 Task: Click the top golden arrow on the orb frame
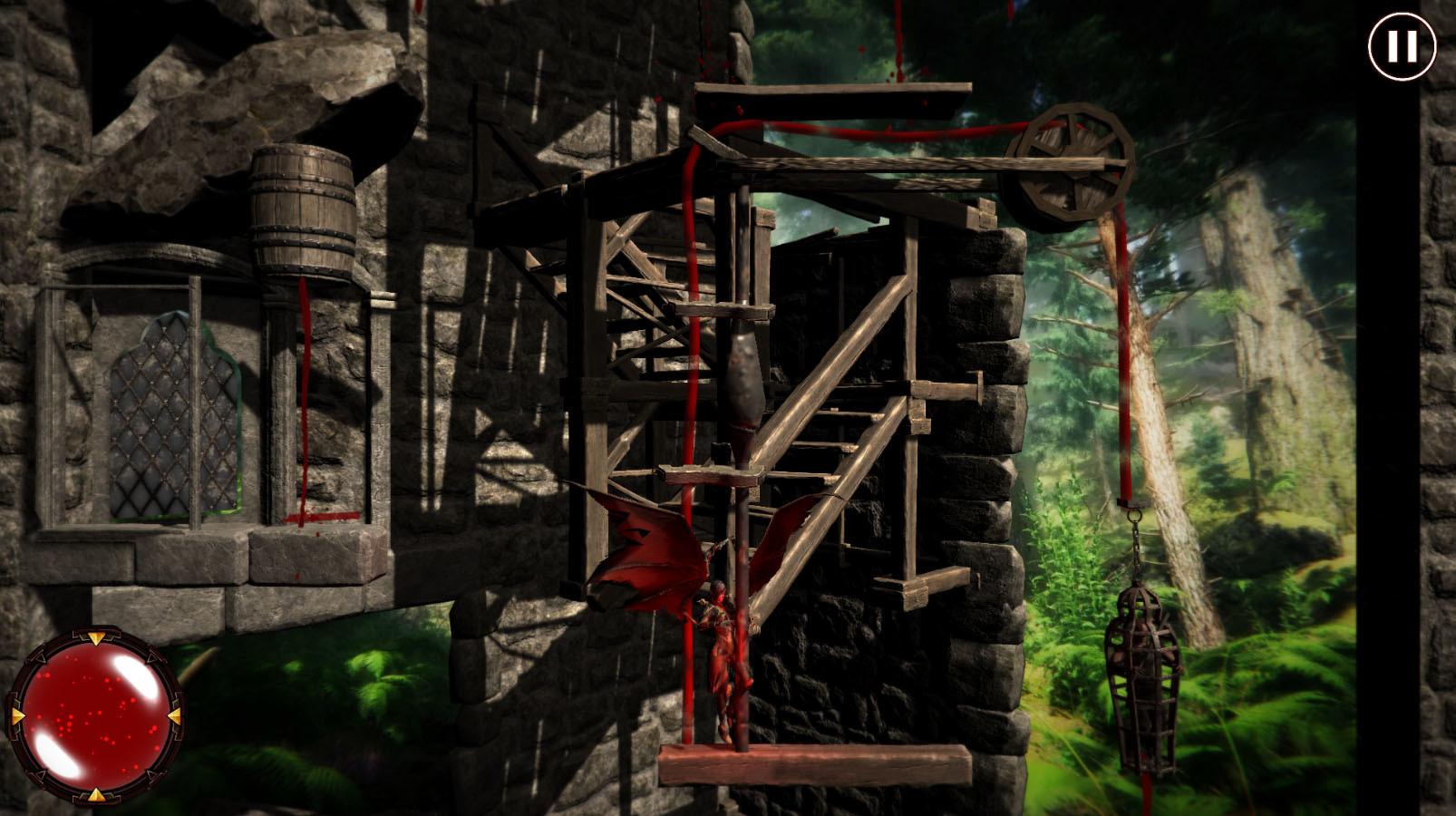pyautogui.click(x=98, y=637)
